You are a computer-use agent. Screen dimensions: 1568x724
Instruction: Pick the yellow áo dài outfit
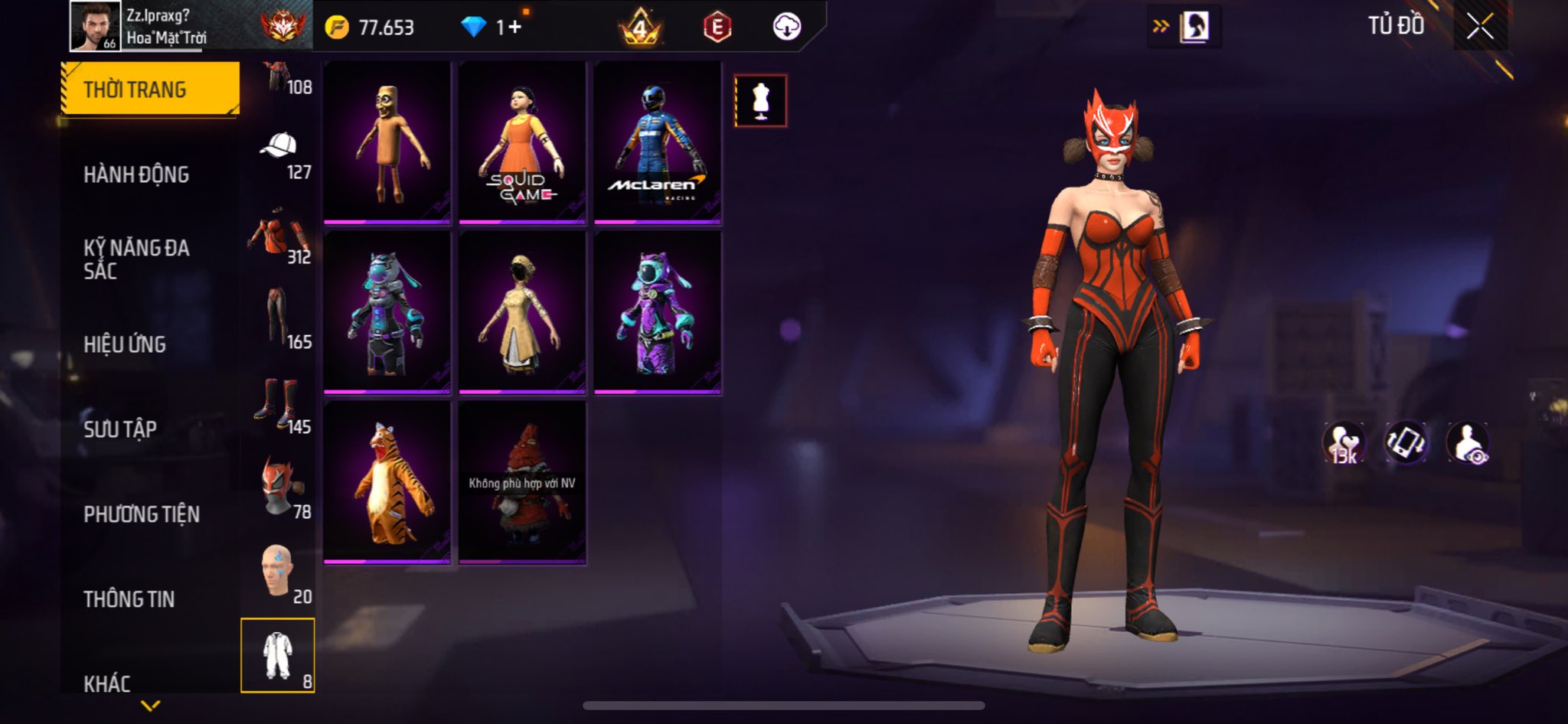[522, 313]
